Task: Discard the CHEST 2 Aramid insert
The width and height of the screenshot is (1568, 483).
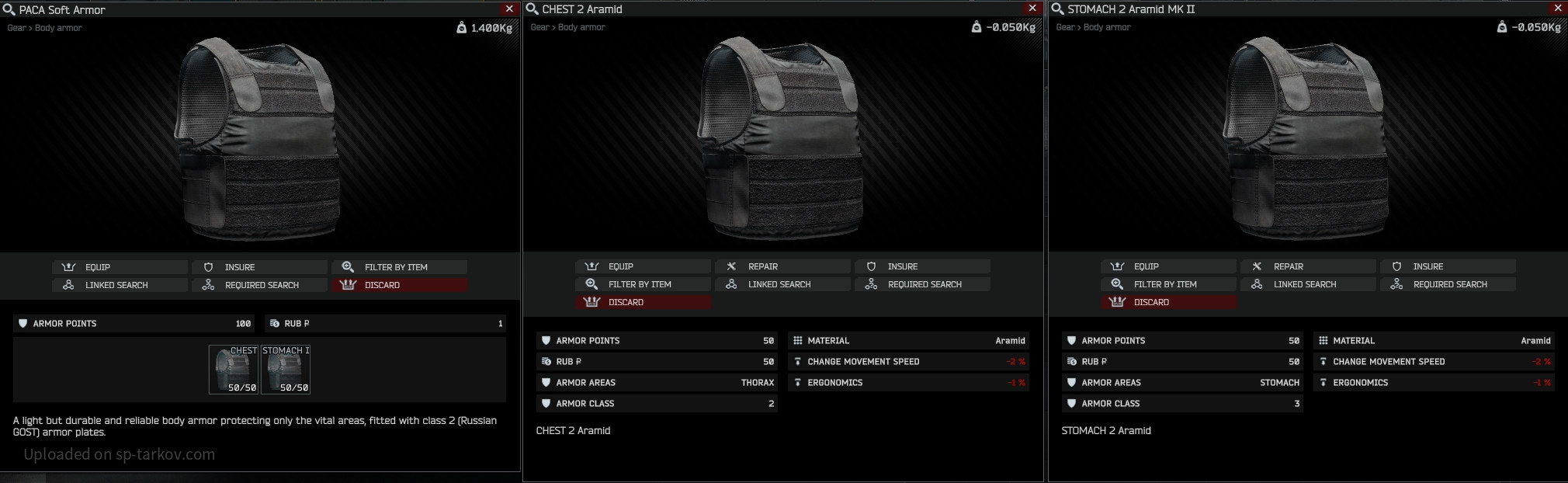Action: click(643, 302)
